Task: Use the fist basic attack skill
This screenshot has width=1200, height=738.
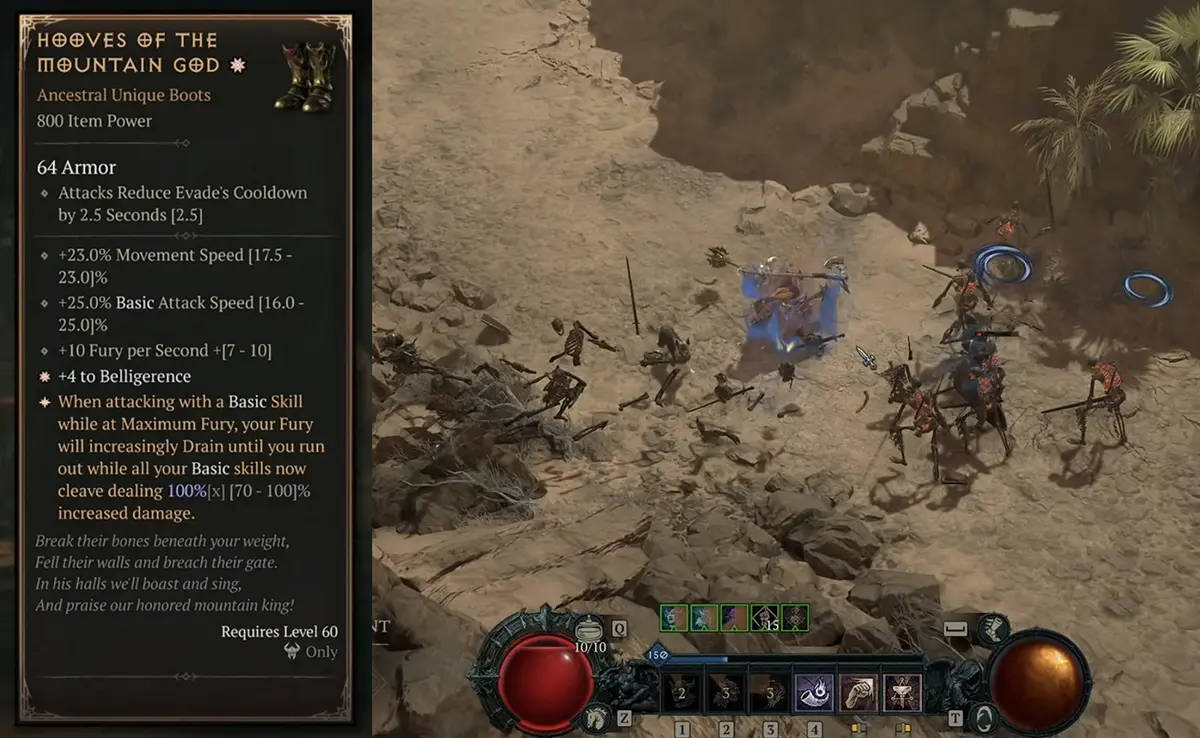Action: pyautogui.click(x=859, y=692)
